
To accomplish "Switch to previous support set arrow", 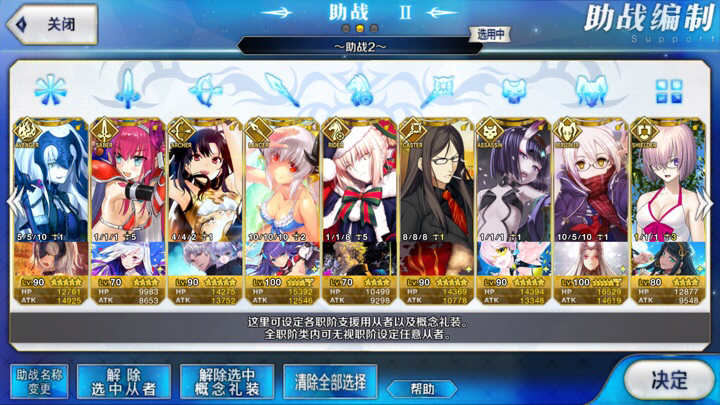I will (x=12, y=200).
